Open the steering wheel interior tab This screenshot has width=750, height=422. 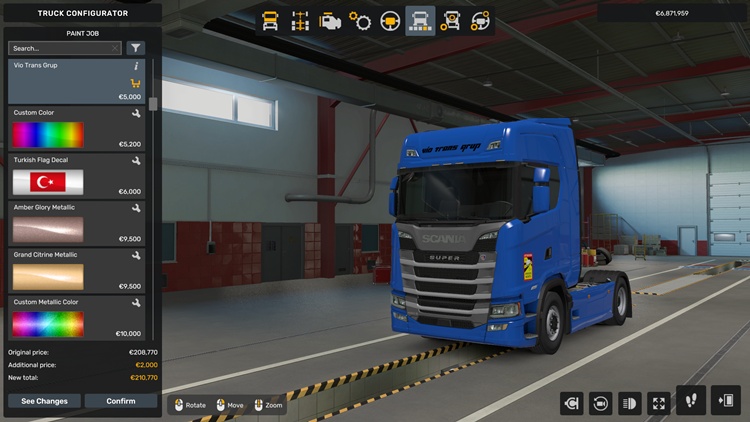click(x=390, y=21)
